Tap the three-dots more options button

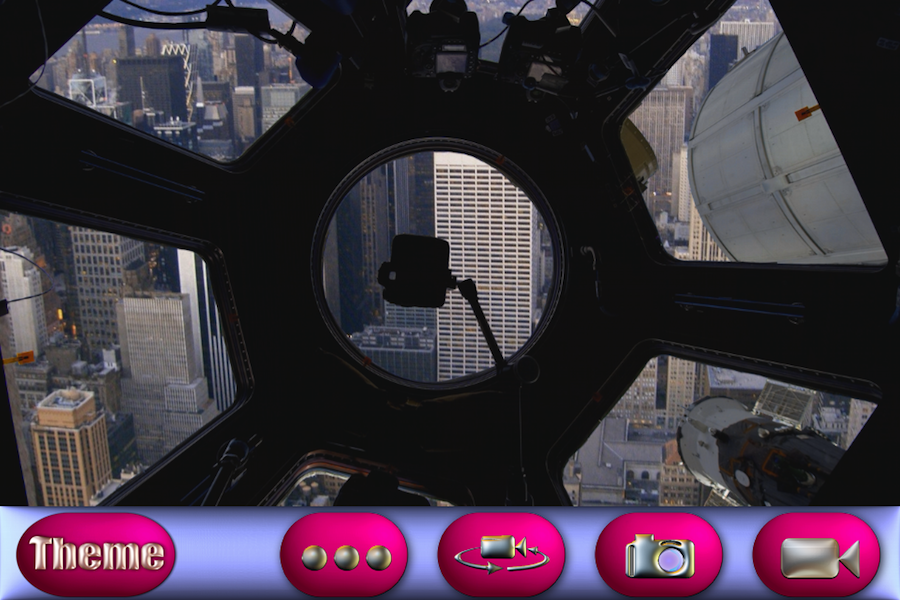[344, 555]
